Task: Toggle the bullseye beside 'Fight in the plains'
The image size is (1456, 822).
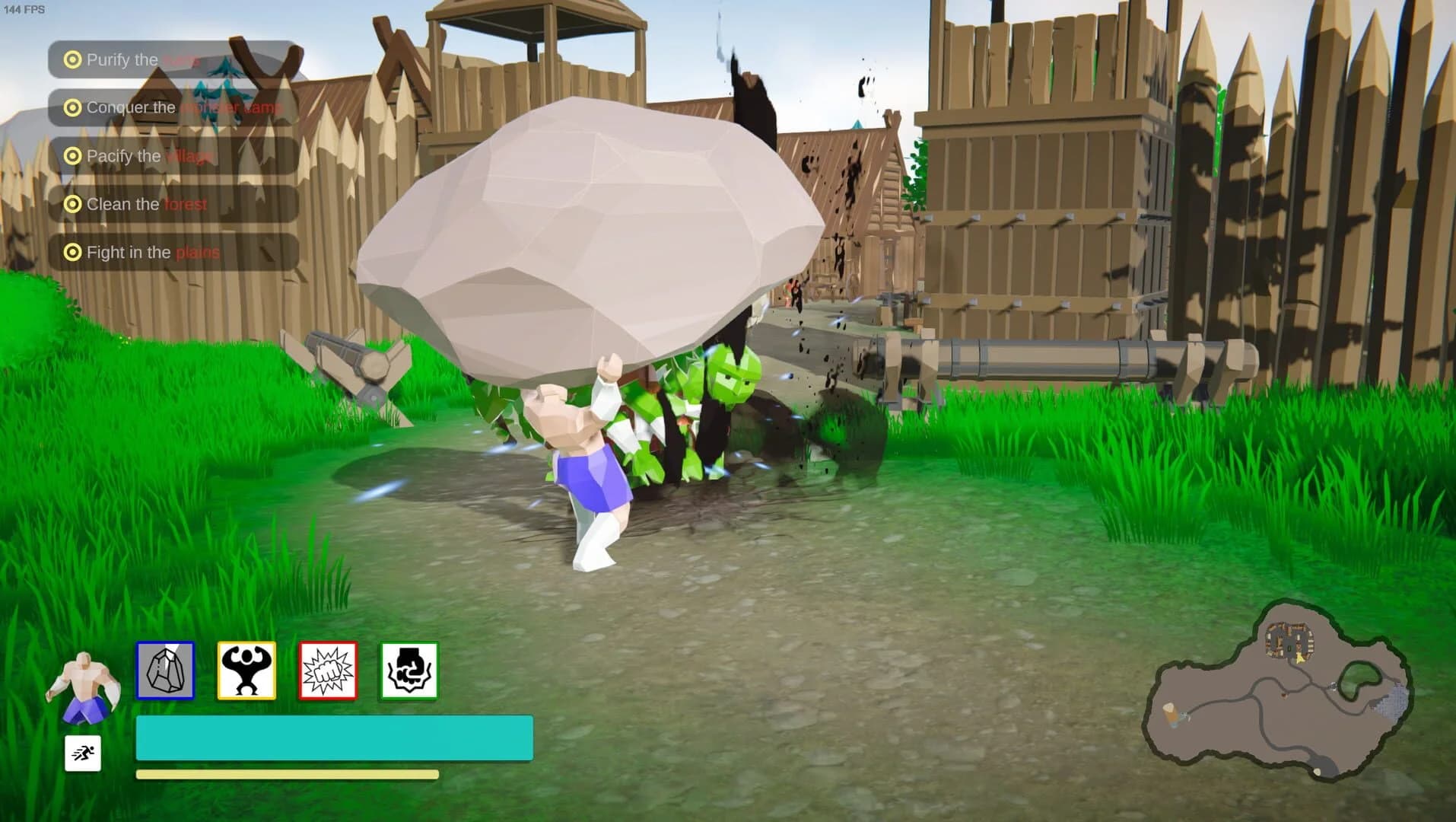Action: click(x=72, y=252)
